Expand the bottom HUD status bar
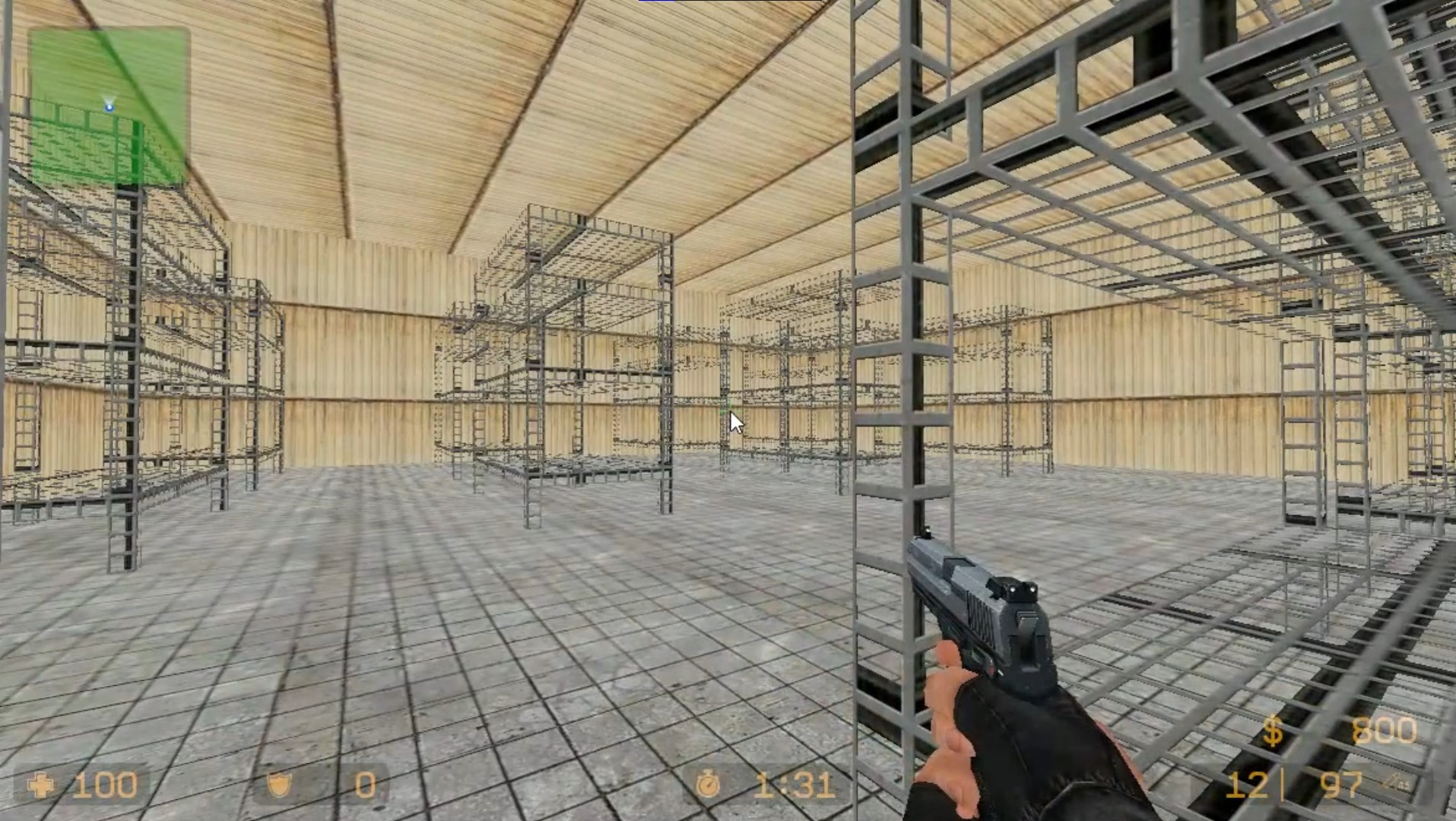 728,785
